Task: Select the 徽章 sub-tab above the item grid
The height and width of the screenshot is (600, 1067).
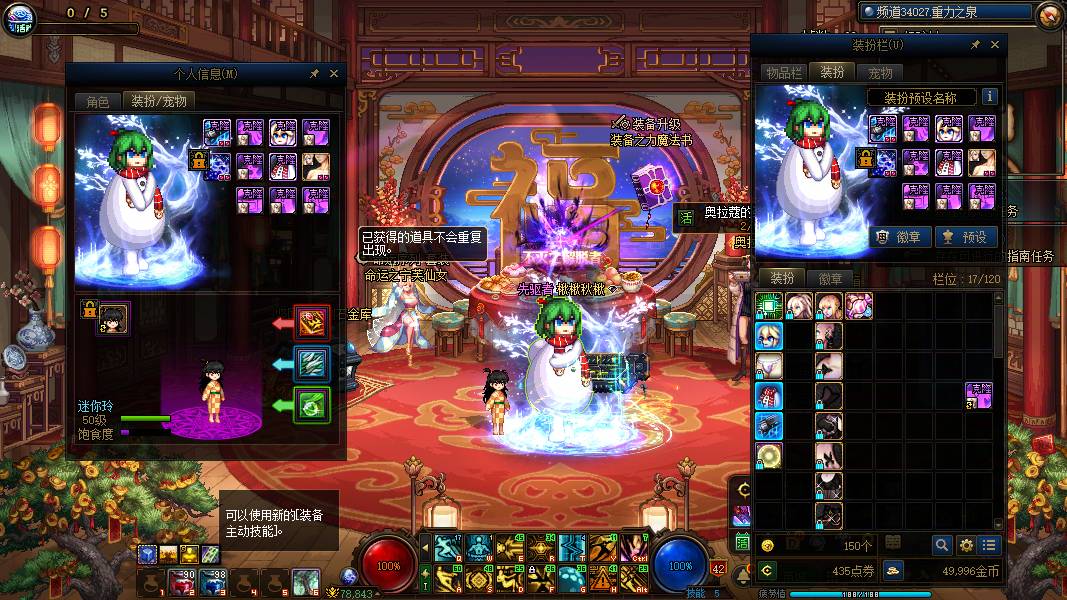Action: coord(830,278)
